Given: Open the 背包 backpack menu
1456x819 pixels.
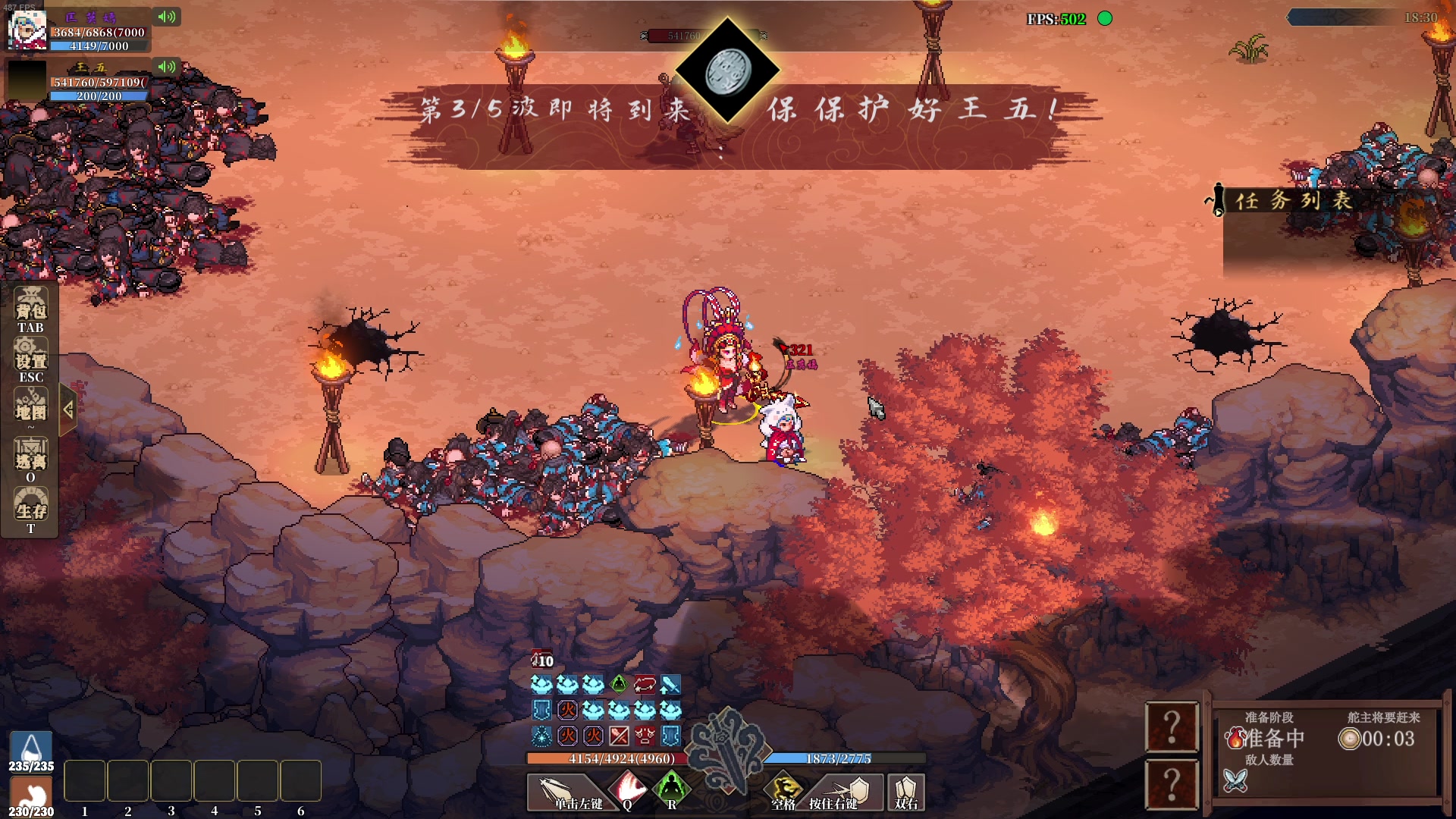Looking at the screenshot, I should [30, 306].
